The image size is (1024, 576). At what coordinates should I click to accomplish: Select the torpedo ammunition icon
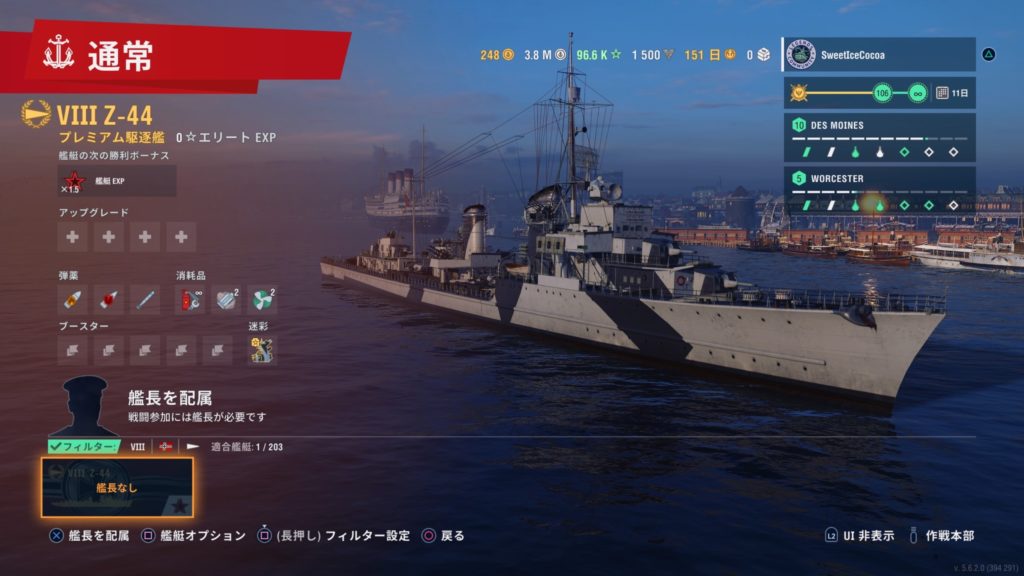pos(146,298)
